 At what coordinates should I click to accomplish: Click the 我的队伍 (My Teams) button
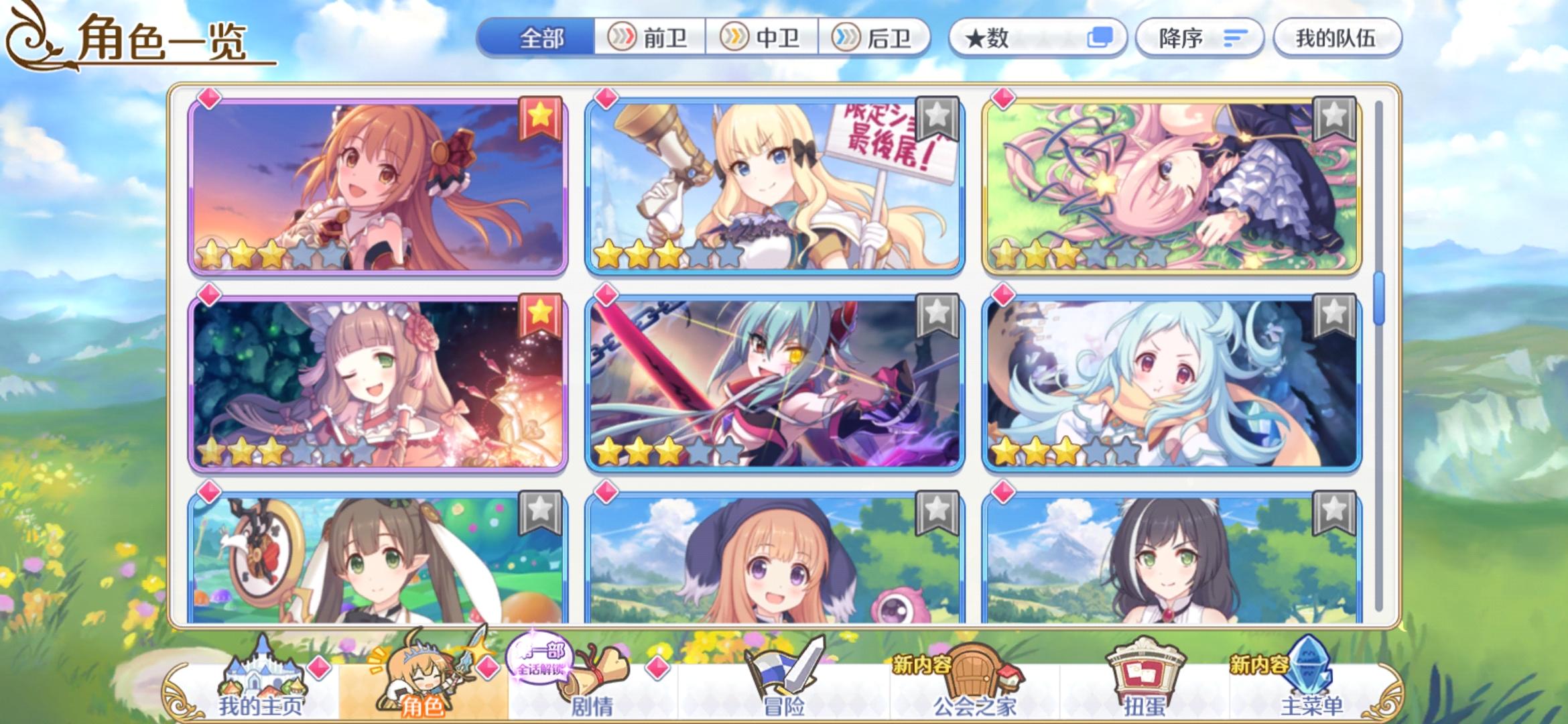point(1337,38)
